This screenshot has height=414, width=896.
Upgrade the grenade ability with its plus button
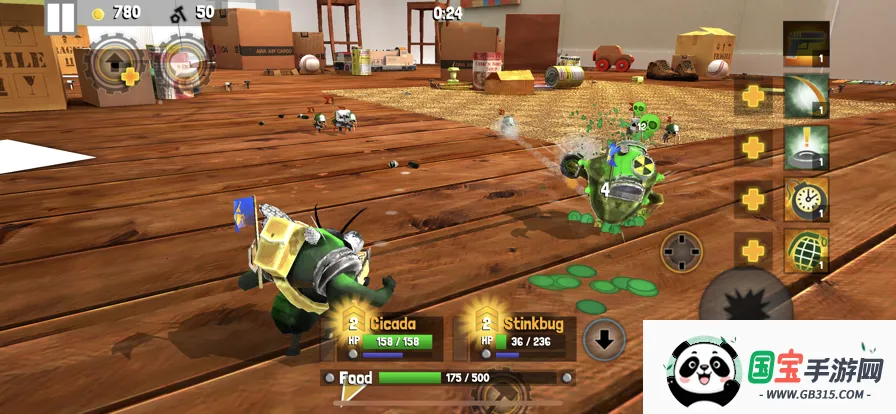coord(752,250)
